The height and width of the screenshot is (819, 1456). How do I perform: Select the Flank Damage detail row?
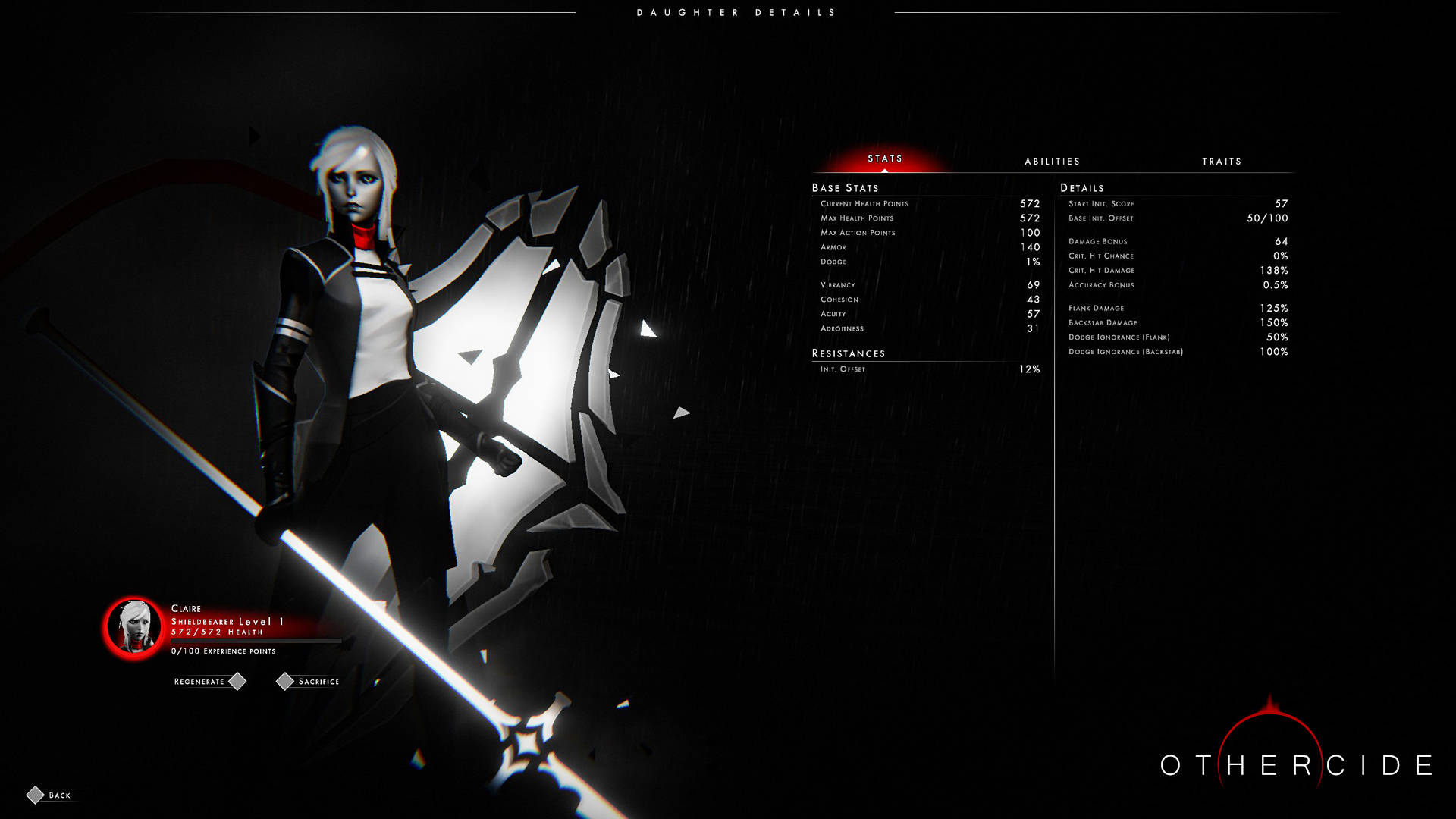(x=1175, y=308)
